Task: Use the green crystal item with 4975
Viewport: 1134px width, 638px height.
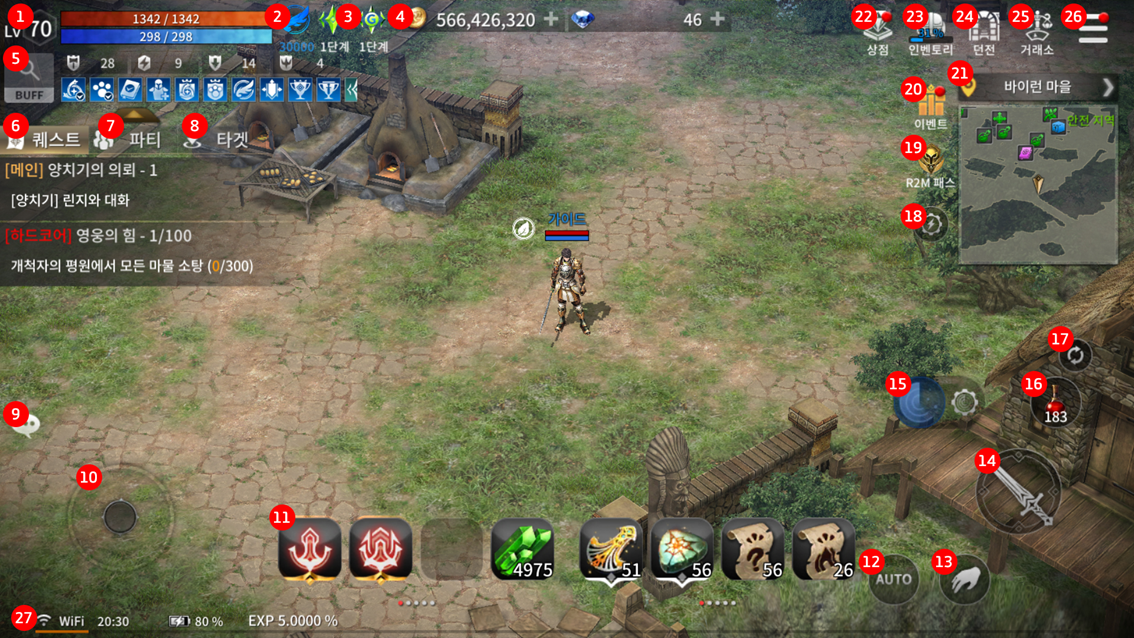Action: click(522, 549)
